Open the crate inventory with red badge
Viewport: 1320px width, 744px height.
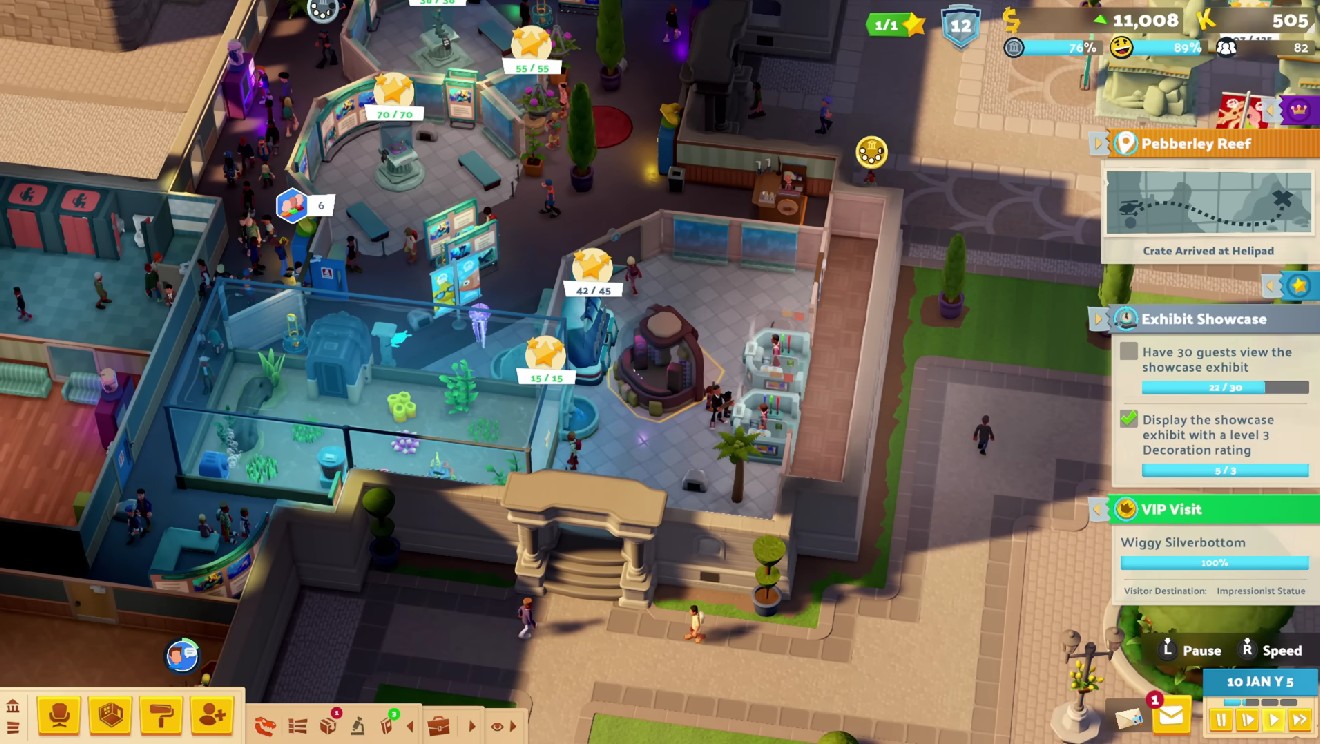[x=328, y=725]
